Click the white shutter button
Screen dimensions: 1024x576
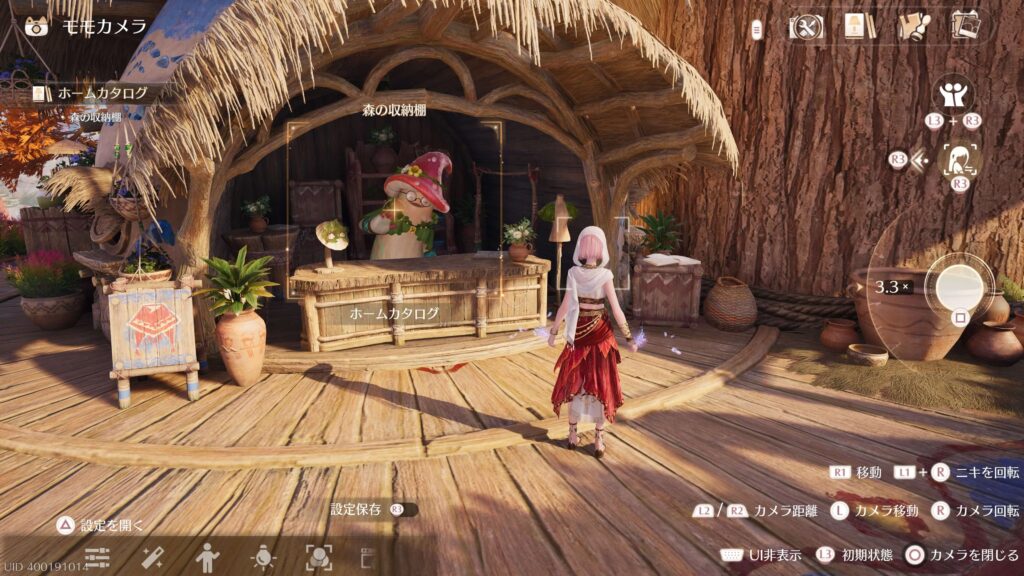coord(957,284)
